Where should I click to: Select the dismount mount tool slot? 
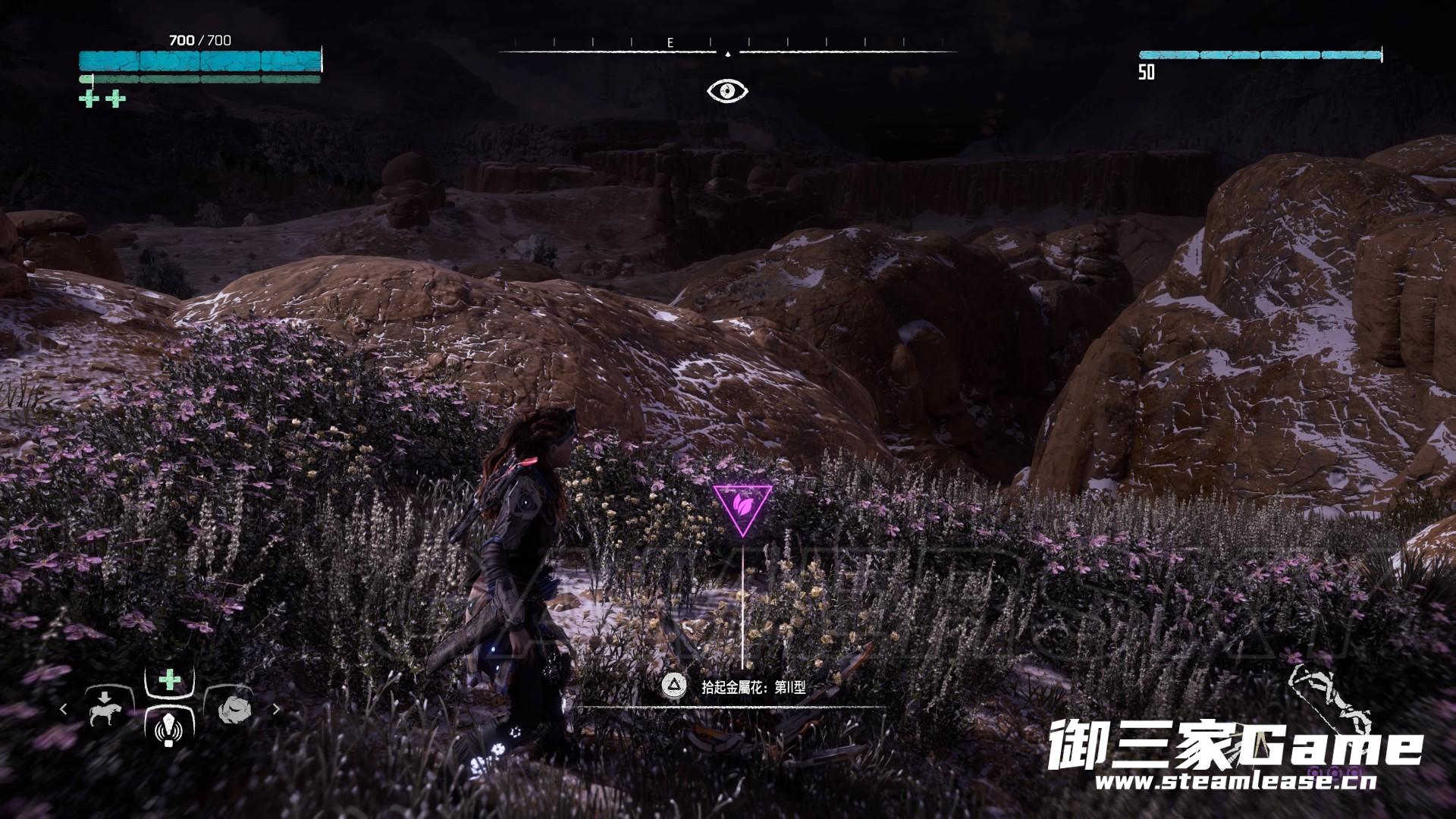pos(105,709)
